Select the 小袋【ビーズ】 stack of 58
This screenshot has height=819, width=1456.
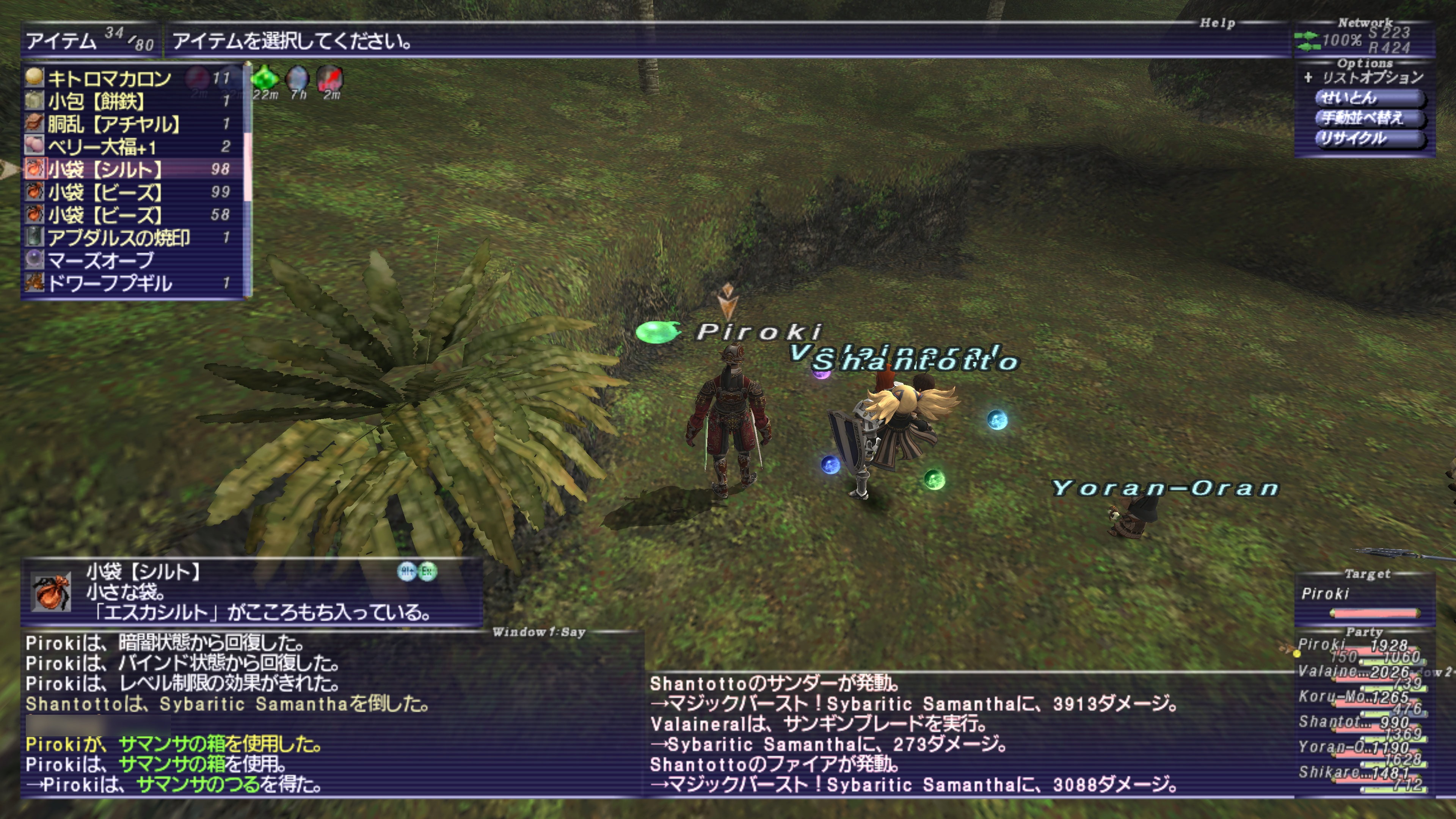pos(105,215)
